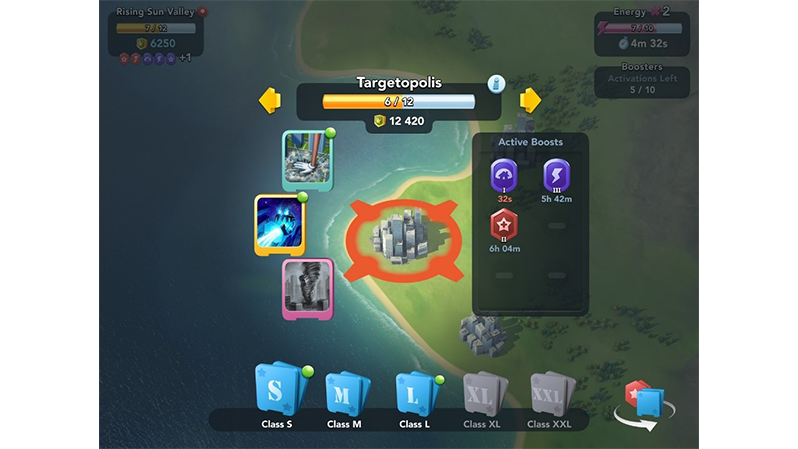Select the Class XL card deck

pos(481,393)
